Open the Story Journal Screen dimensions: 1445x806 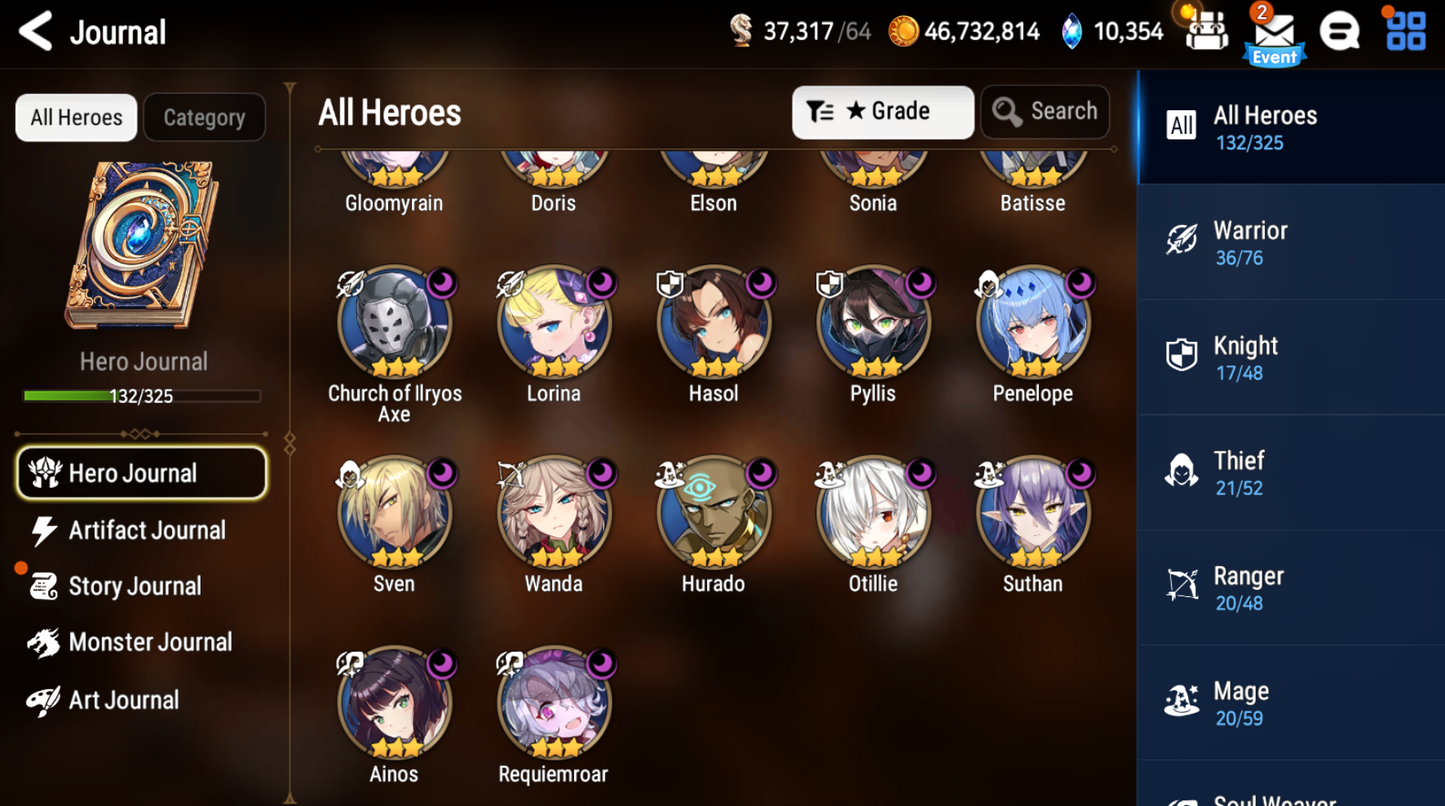coord(134,586)
